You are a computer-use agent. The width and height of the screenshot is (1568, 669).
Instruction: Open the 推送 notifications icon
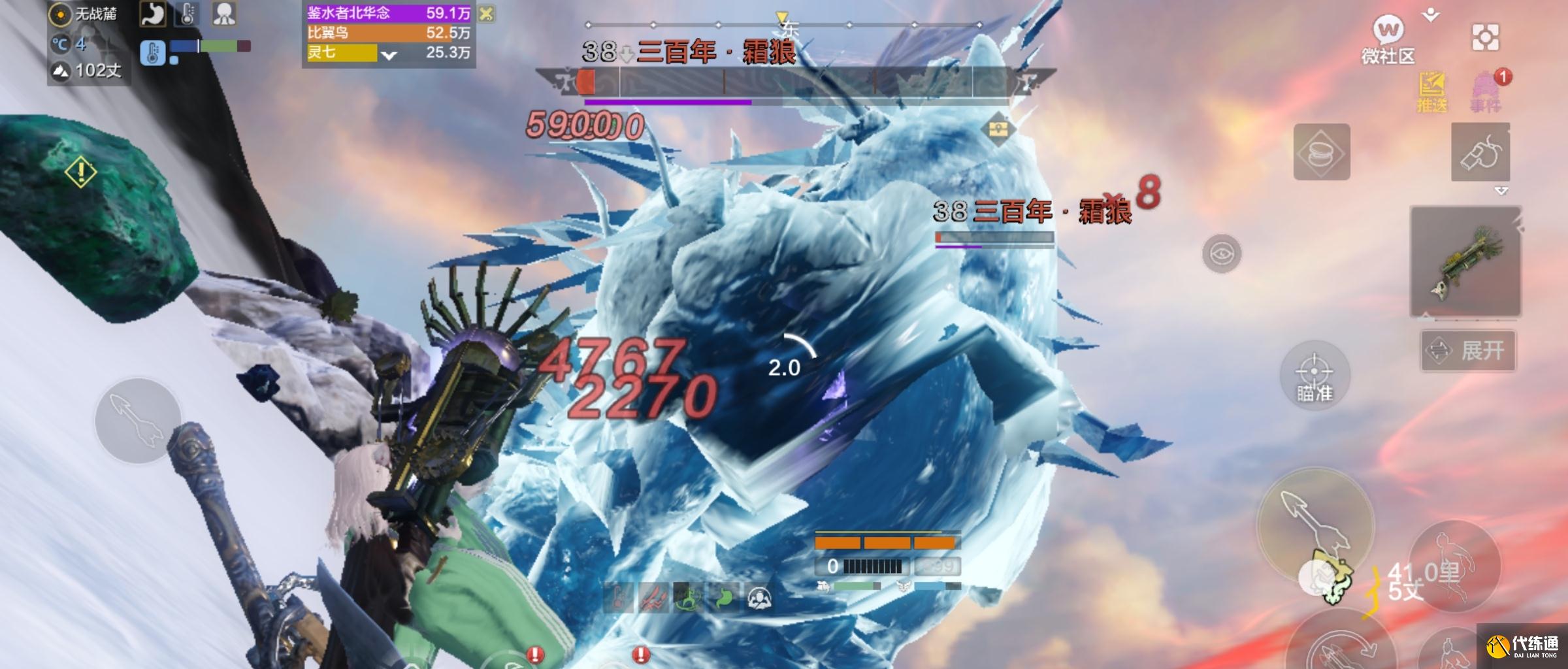1431,93
